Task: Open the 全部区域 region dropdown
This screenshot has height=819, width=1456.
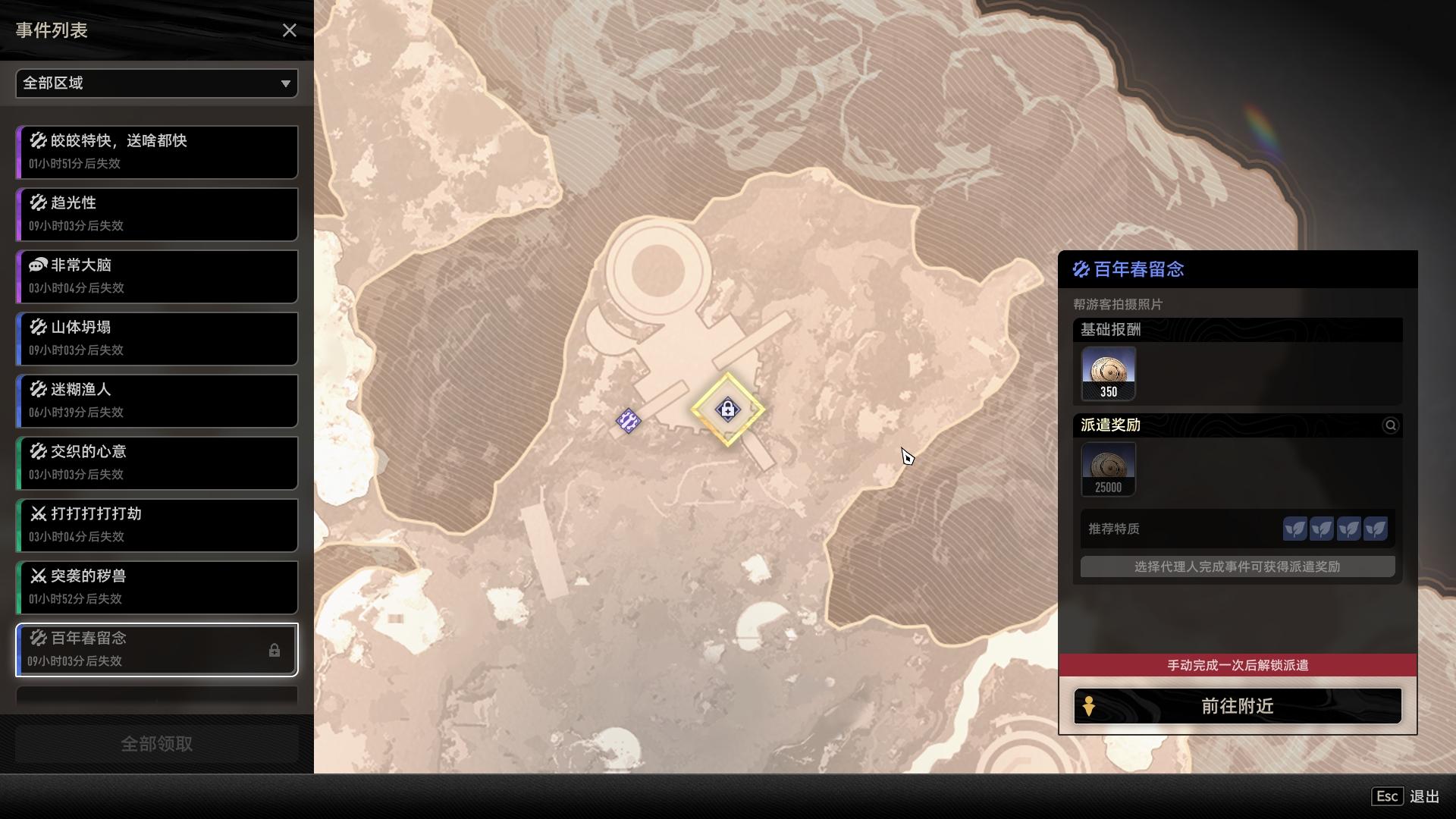Action: point(157,83)
